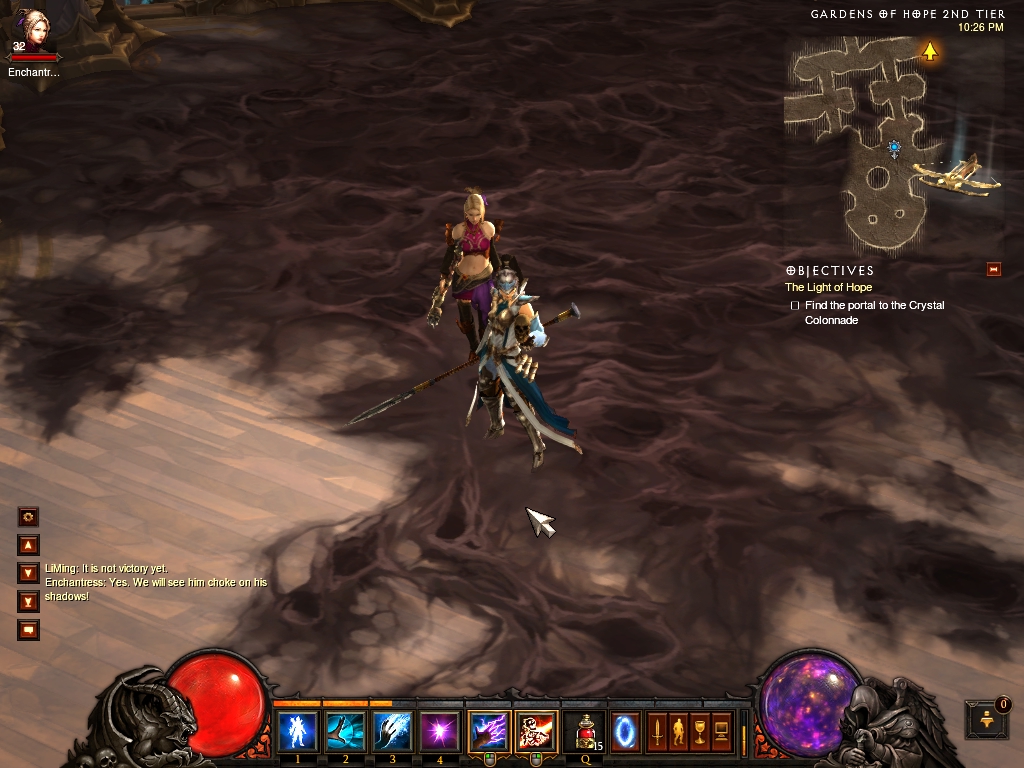Open the blue town portal
This screenshot has width=1024, height=768.
(625, 730)
